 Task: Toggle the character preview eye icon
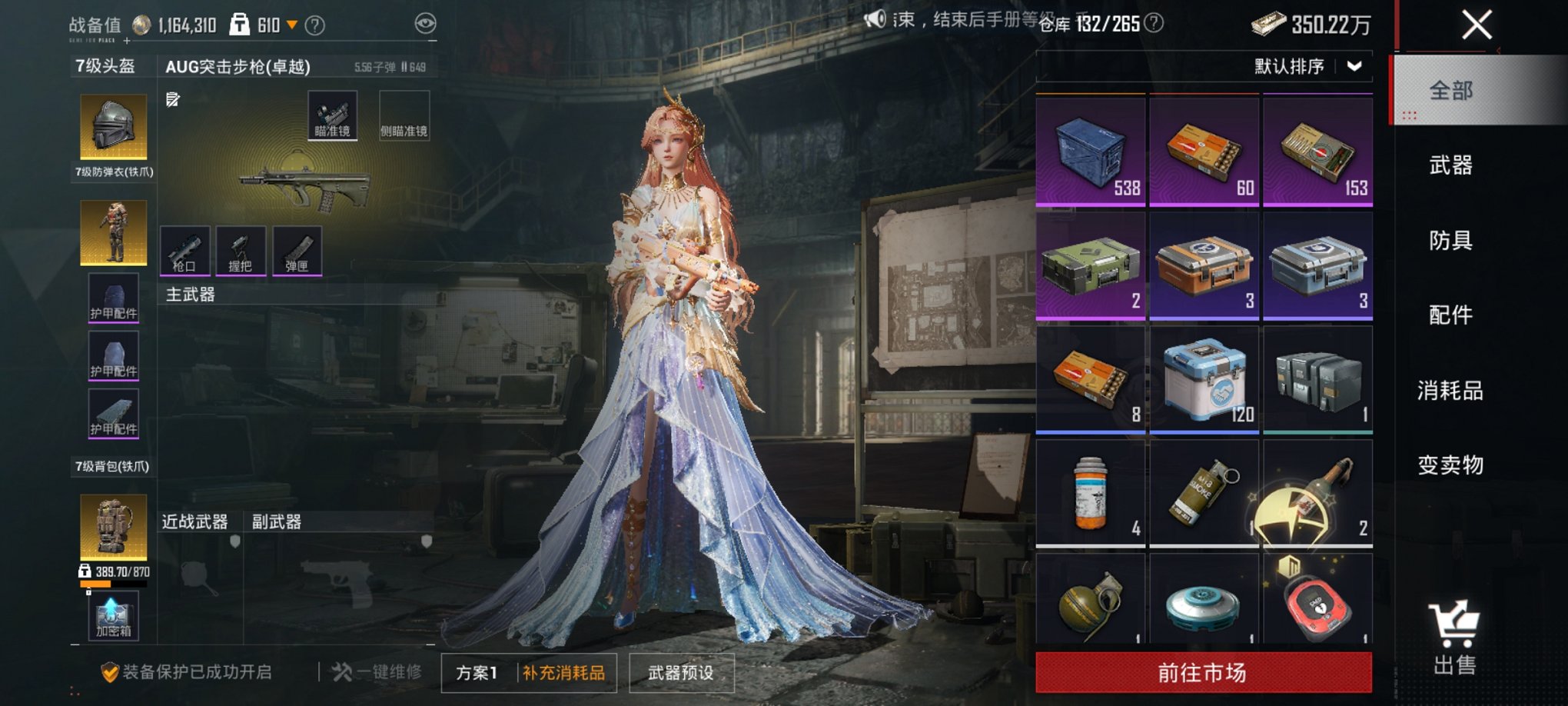(x=424, y=23)
